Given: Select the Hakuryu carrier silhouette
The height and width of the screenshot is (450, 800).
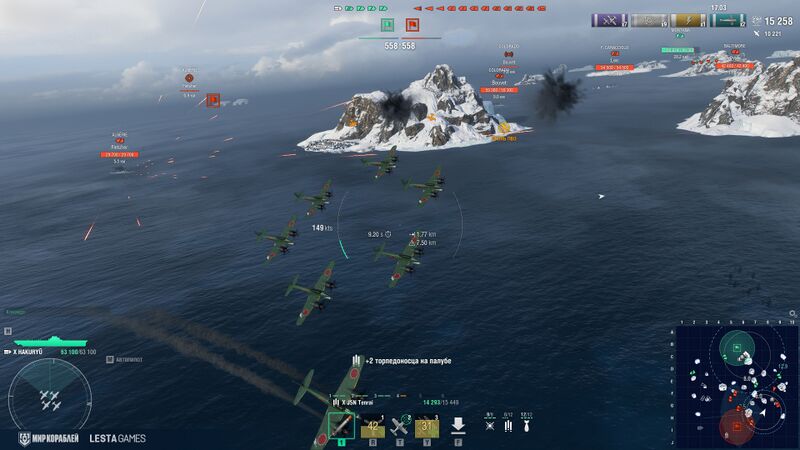Looking at the screenshot, I should [36, 342].
